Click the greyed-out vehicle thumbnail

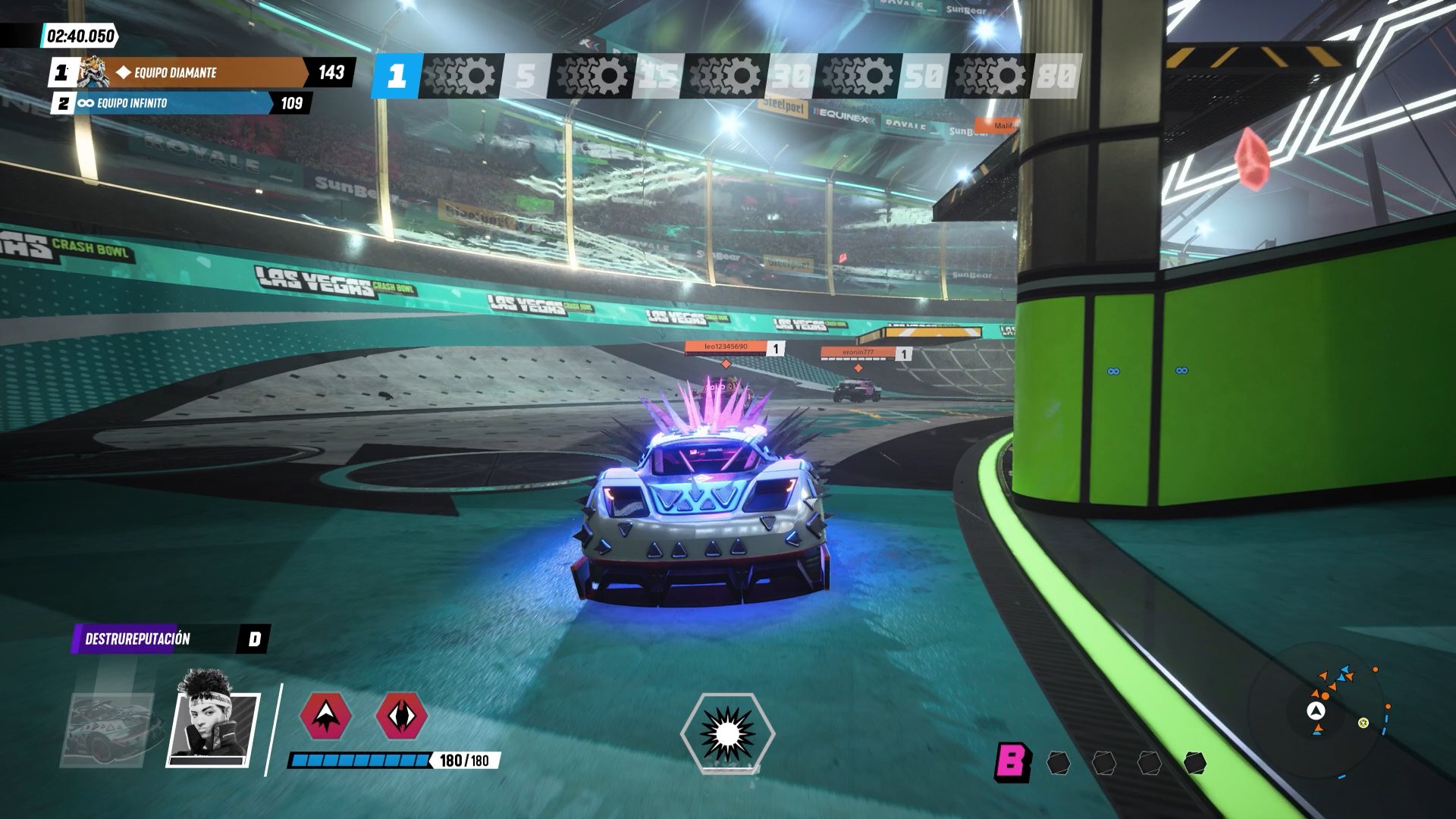111,730
